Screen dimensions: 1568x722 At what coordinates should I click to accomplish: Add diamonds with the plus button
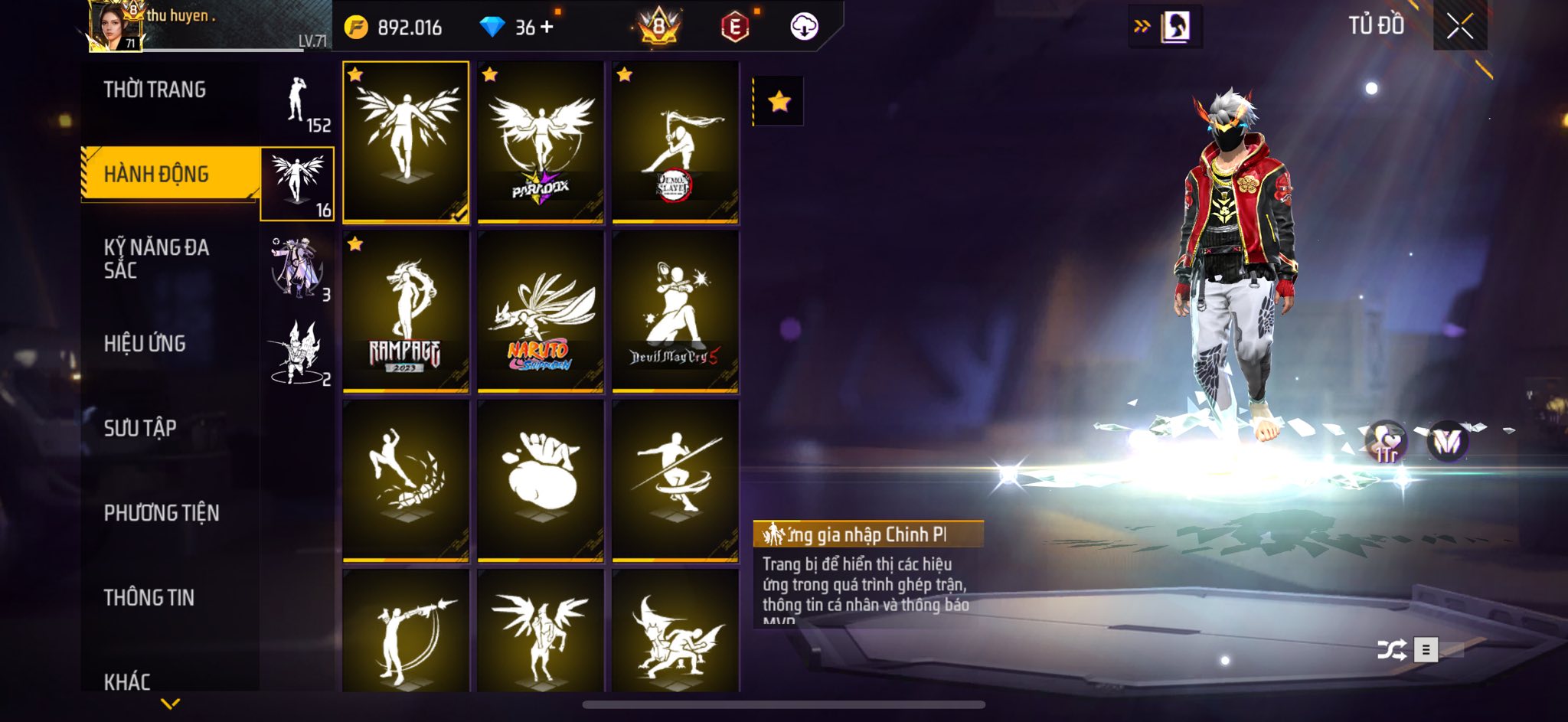coord(547,28)
